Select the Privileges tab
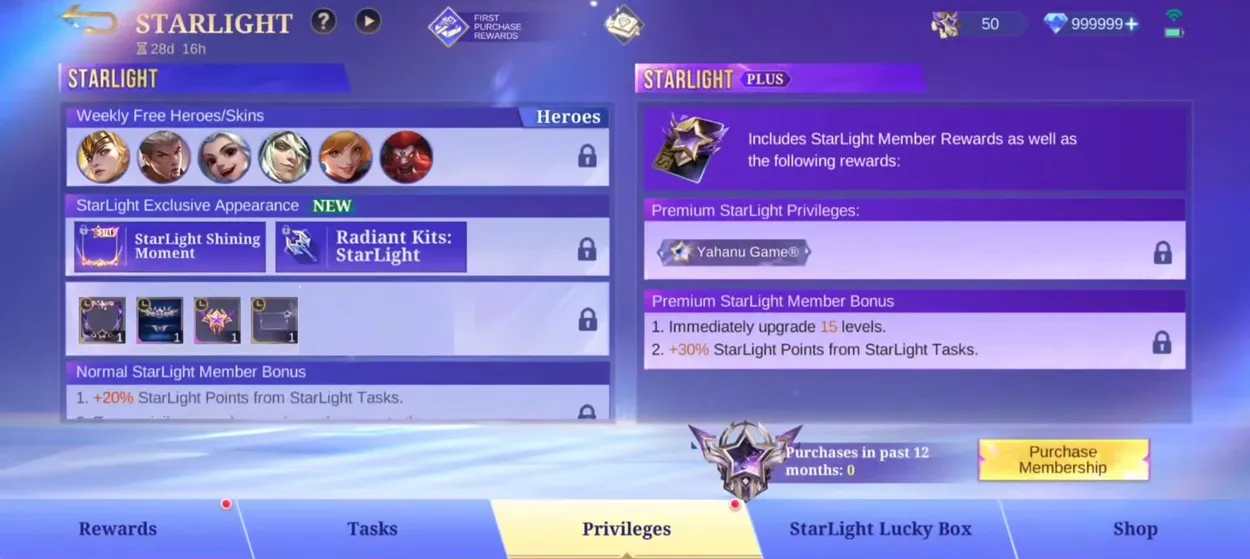This screenshot has height=559, width=1250. 626,529
